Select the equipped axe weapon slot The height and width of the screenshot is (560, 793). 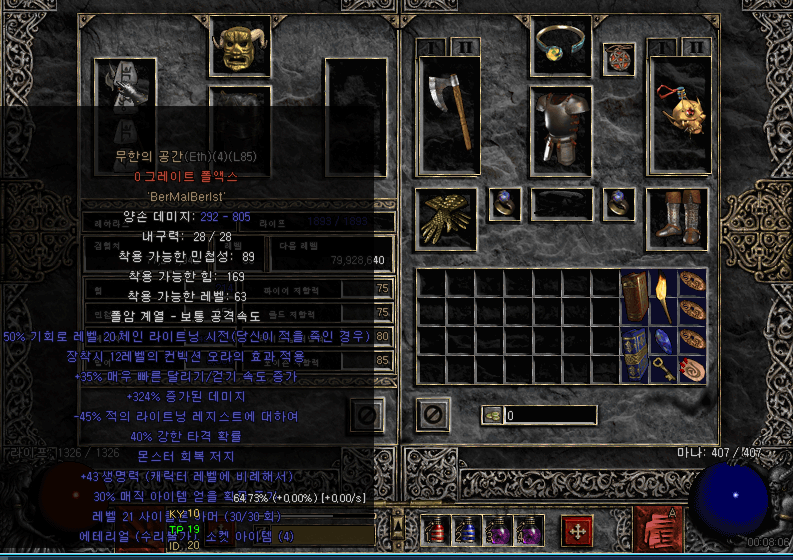click(449, 115)
